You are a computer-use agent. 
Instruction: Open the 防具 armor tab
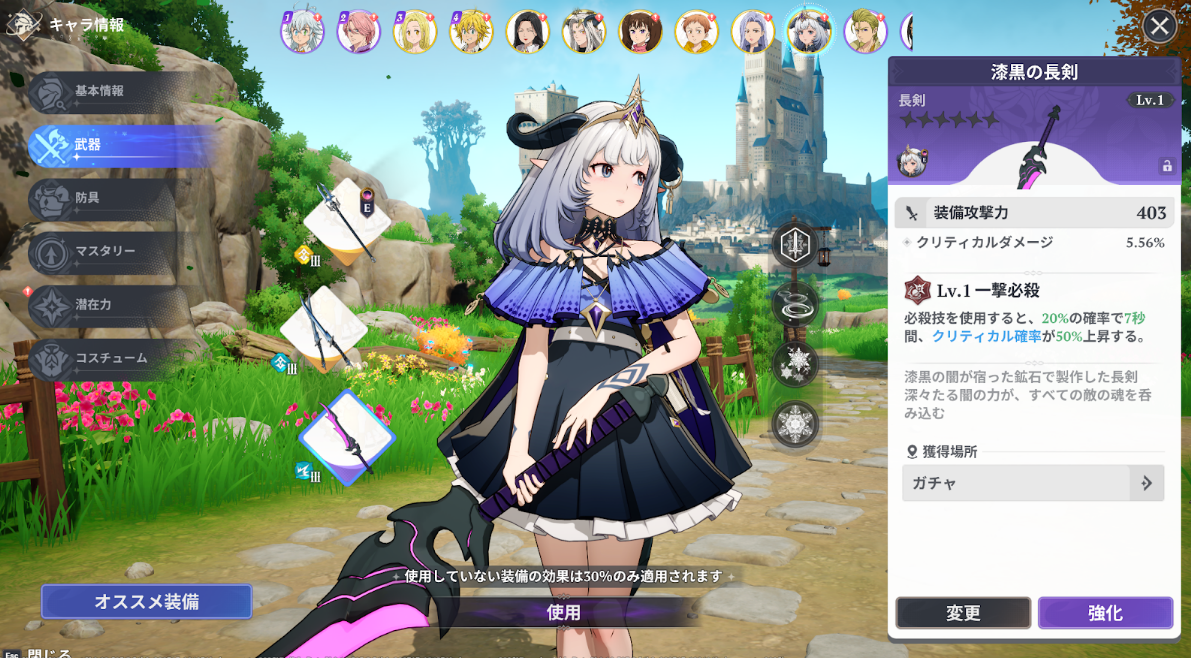(x=100, y=198)
